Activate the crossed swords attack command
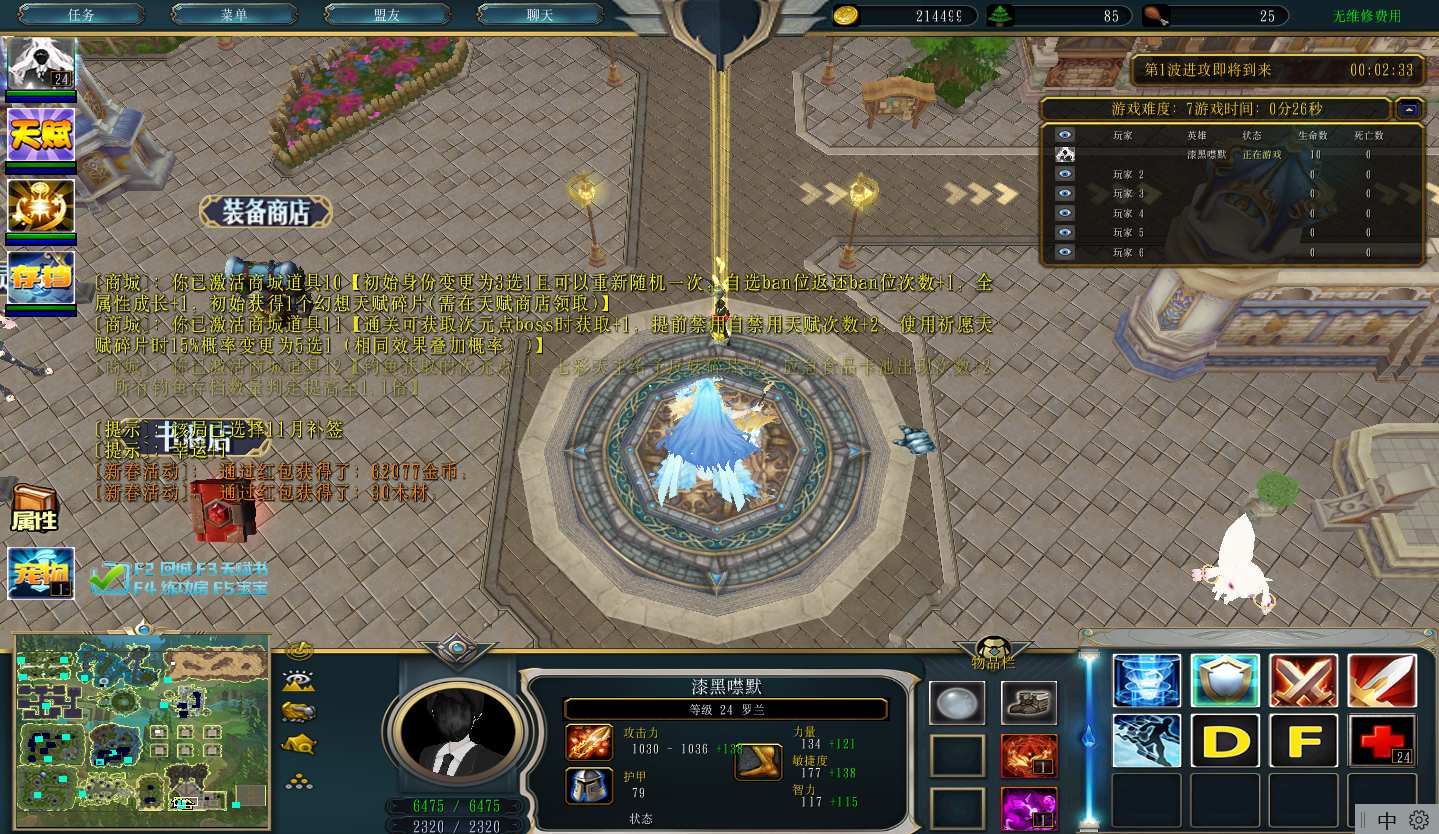1439x834 pixels. [1303, 681]
